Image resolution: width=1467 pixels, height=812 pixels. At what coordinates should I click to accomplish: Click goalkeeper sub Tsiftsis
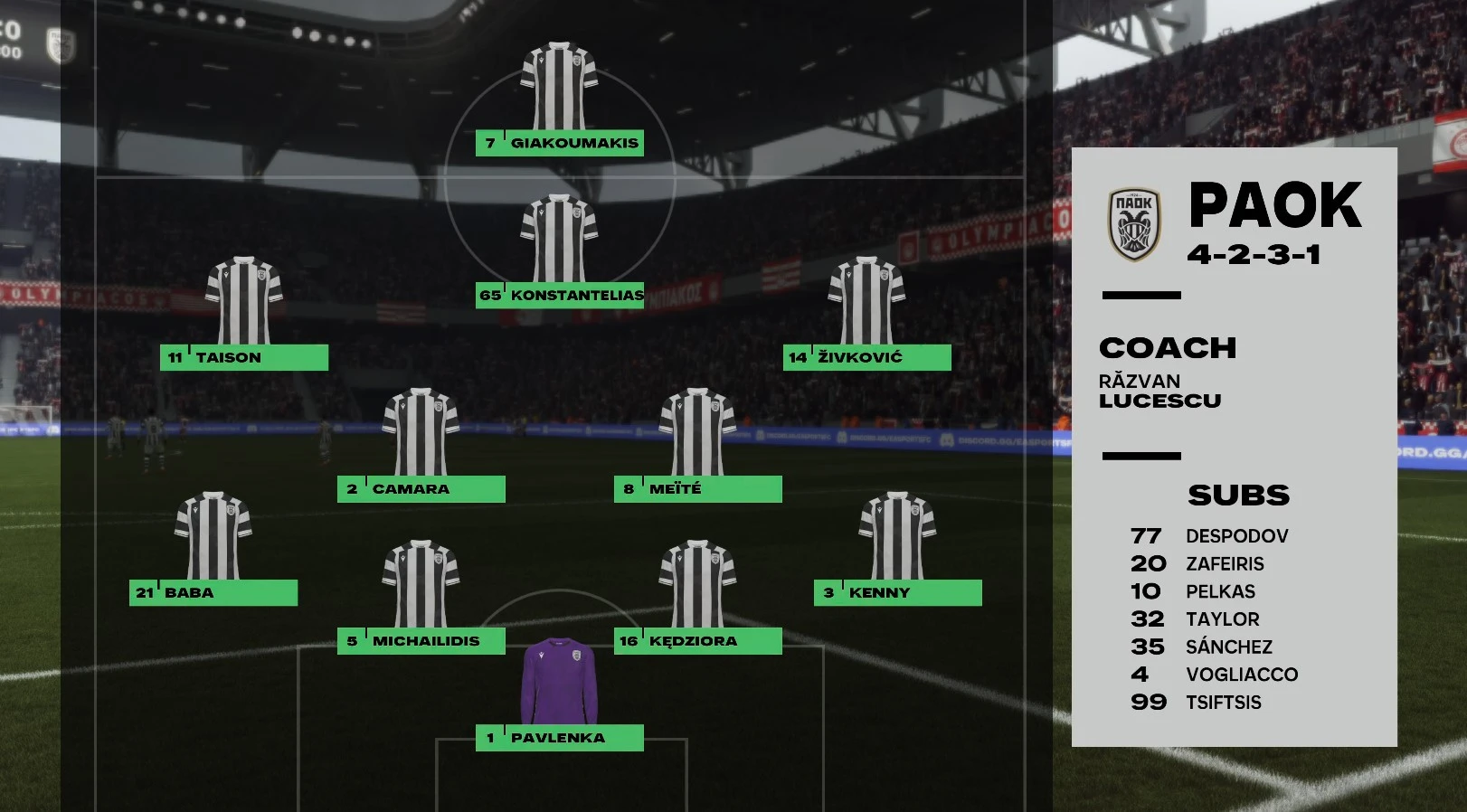click(1224, 702)
